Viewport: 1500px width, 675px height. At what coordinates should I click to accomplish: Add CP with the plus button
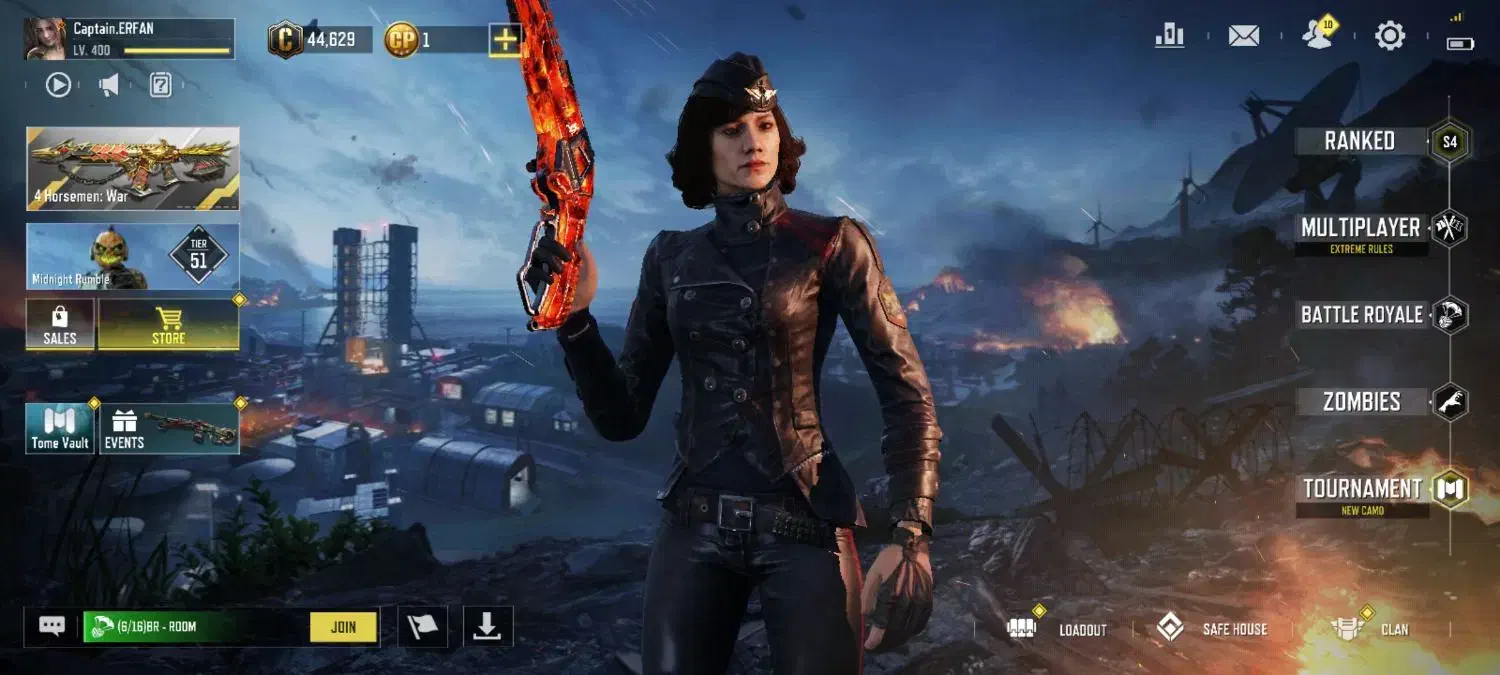505,40
